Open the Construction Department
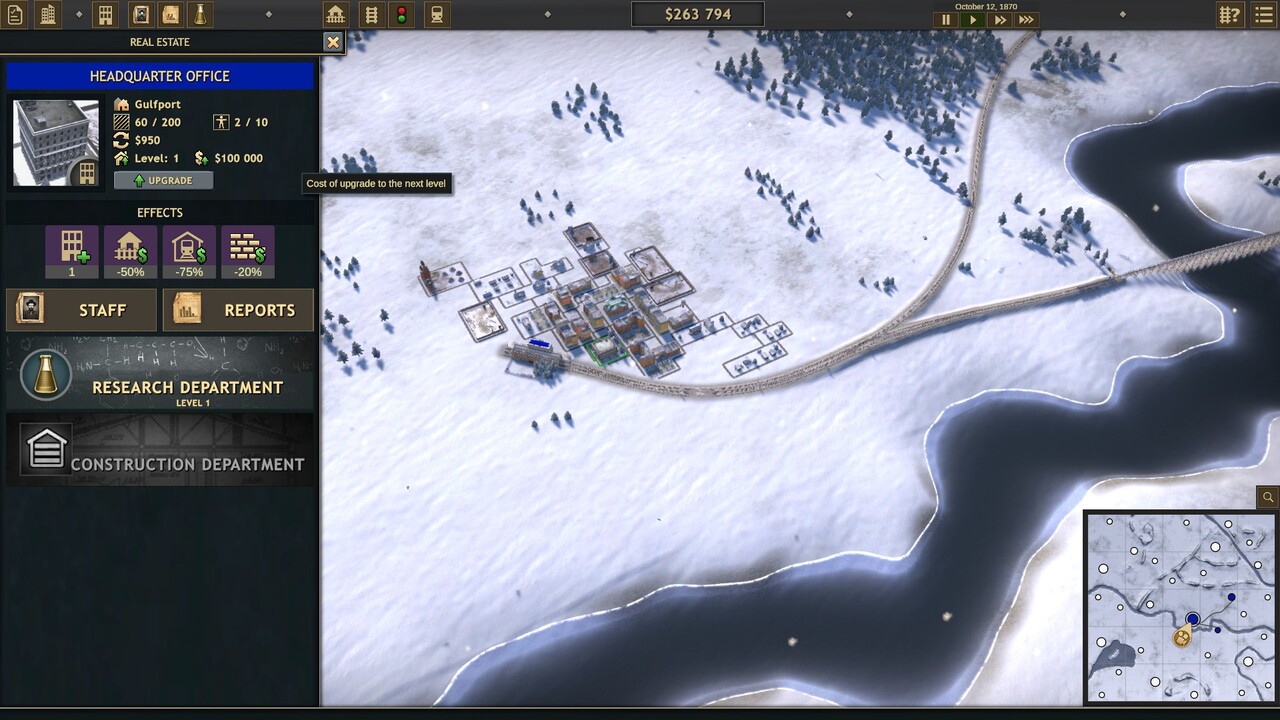 point(160,450)
